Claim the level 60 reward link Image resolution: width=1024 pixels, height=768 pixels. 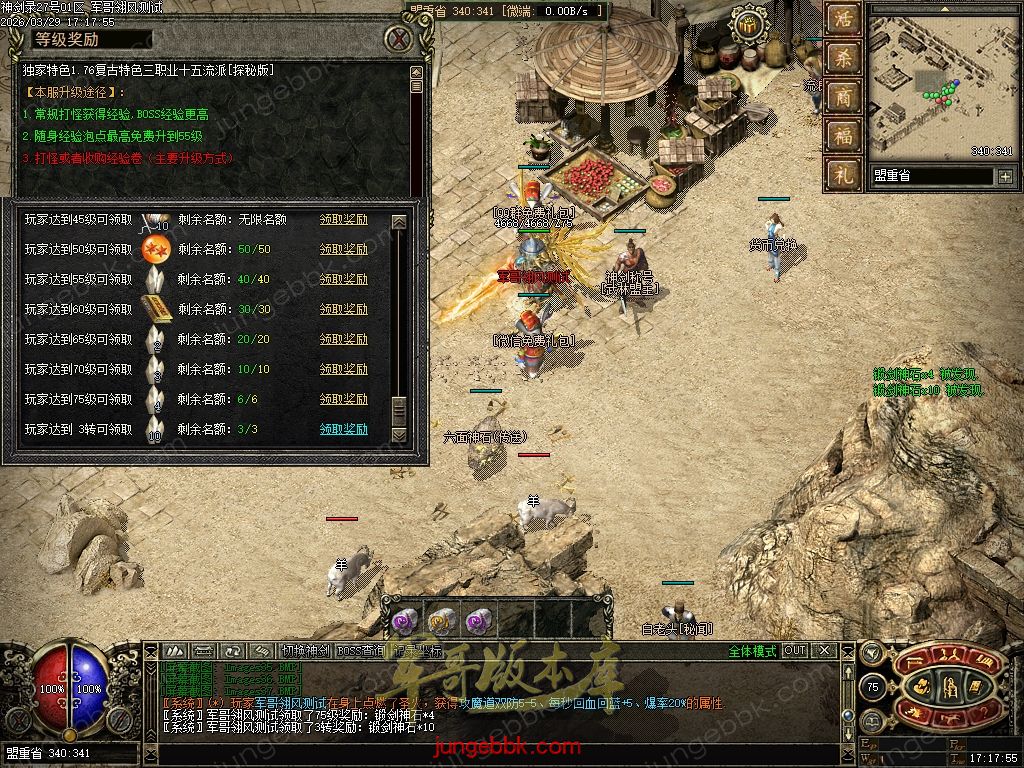pyautogui.click(x=343, y=310)
